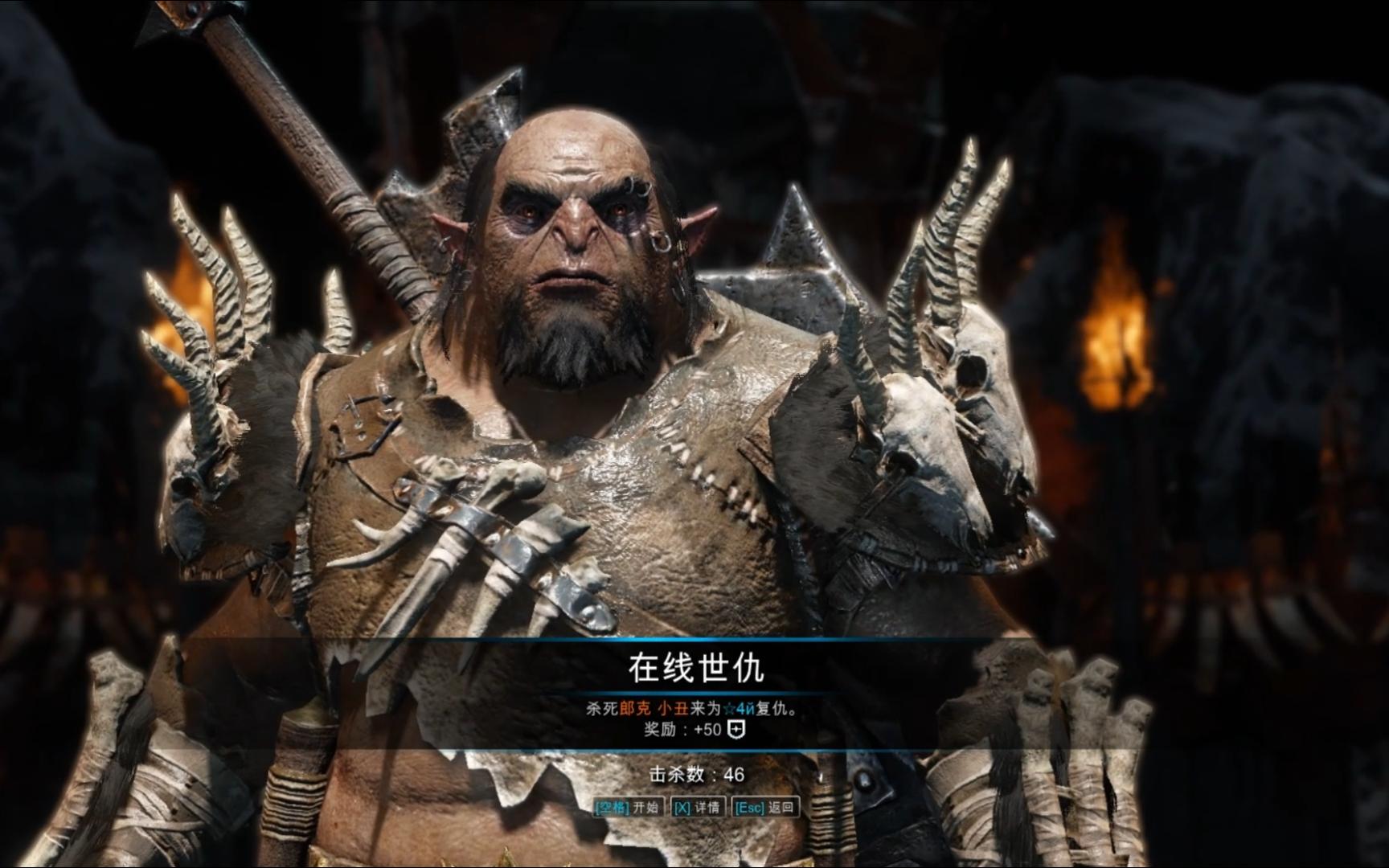Open the 详情 details button
1389x868 pixels.
coord(696,807)
